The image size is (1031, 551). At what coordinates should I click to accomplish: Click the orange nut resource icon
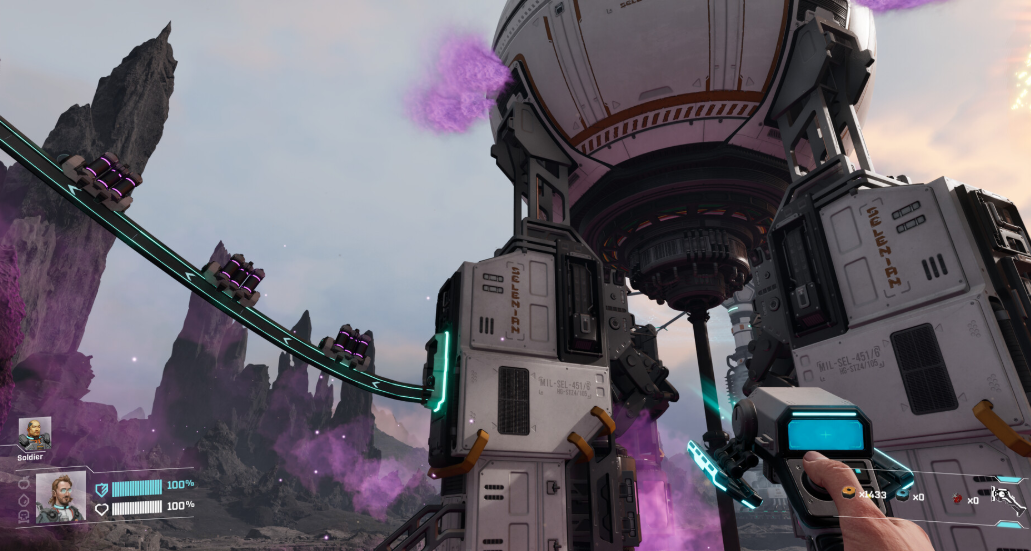(850, 493)
